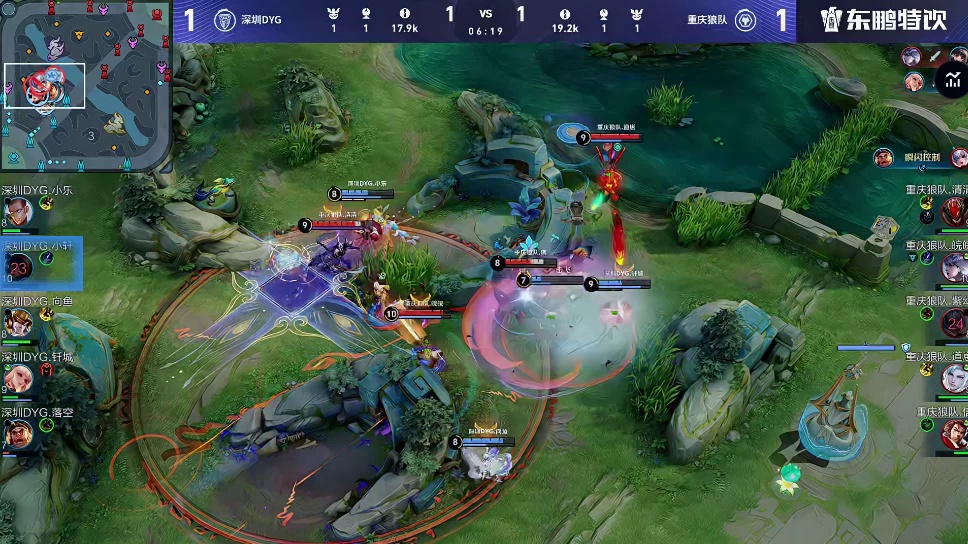Open the match statistics chart button
The height and width of the screenshot is (544, 968).
pos(950,79)
